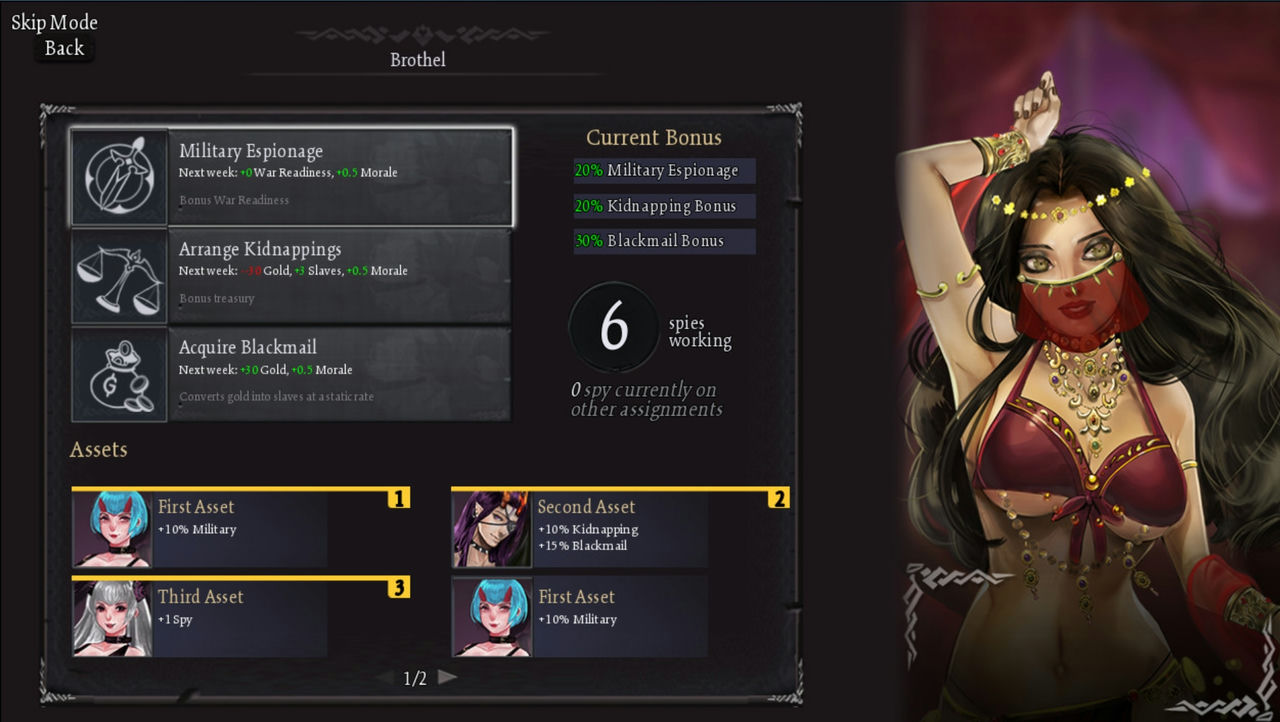1280x722 pixels.
Task: Select the Military Espionage spy icon
Action: coord(118,176)
